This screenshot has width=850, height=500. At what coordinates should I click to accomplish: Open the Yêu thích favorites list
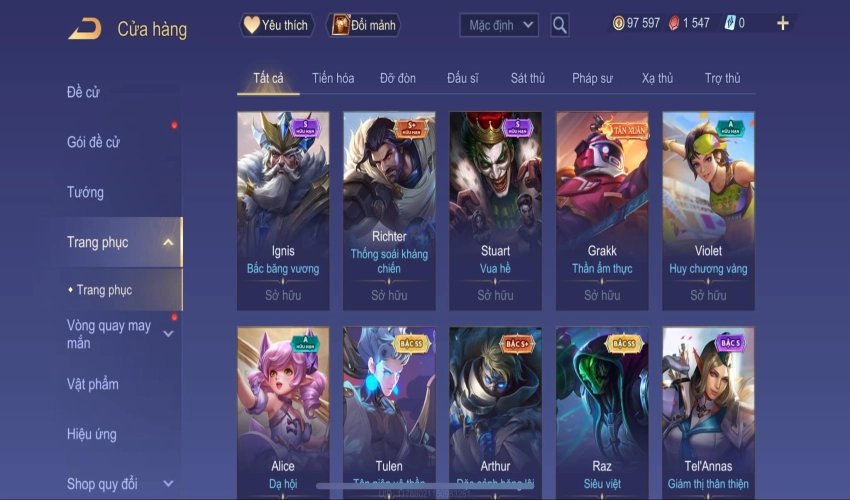[x=277, y=25]
